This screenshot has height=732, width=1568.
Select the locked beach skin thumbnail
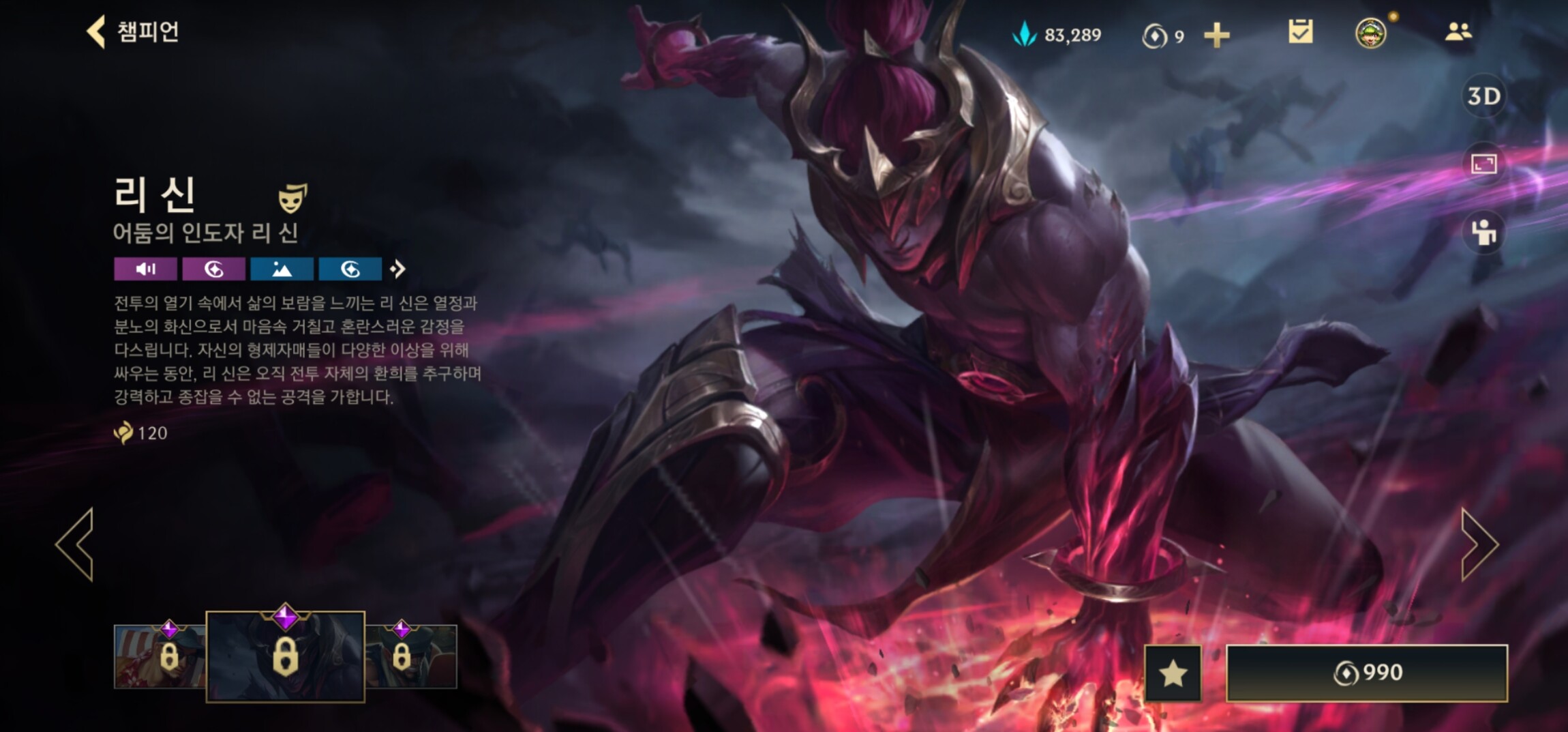tap(160, 656)
